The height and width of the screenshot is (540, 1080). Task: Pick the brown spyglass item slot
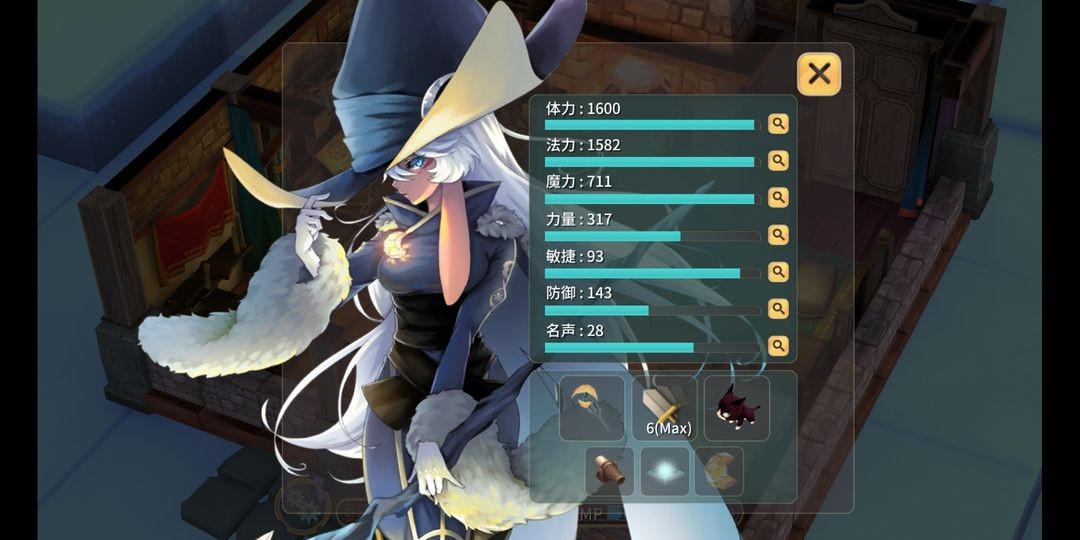610,471
